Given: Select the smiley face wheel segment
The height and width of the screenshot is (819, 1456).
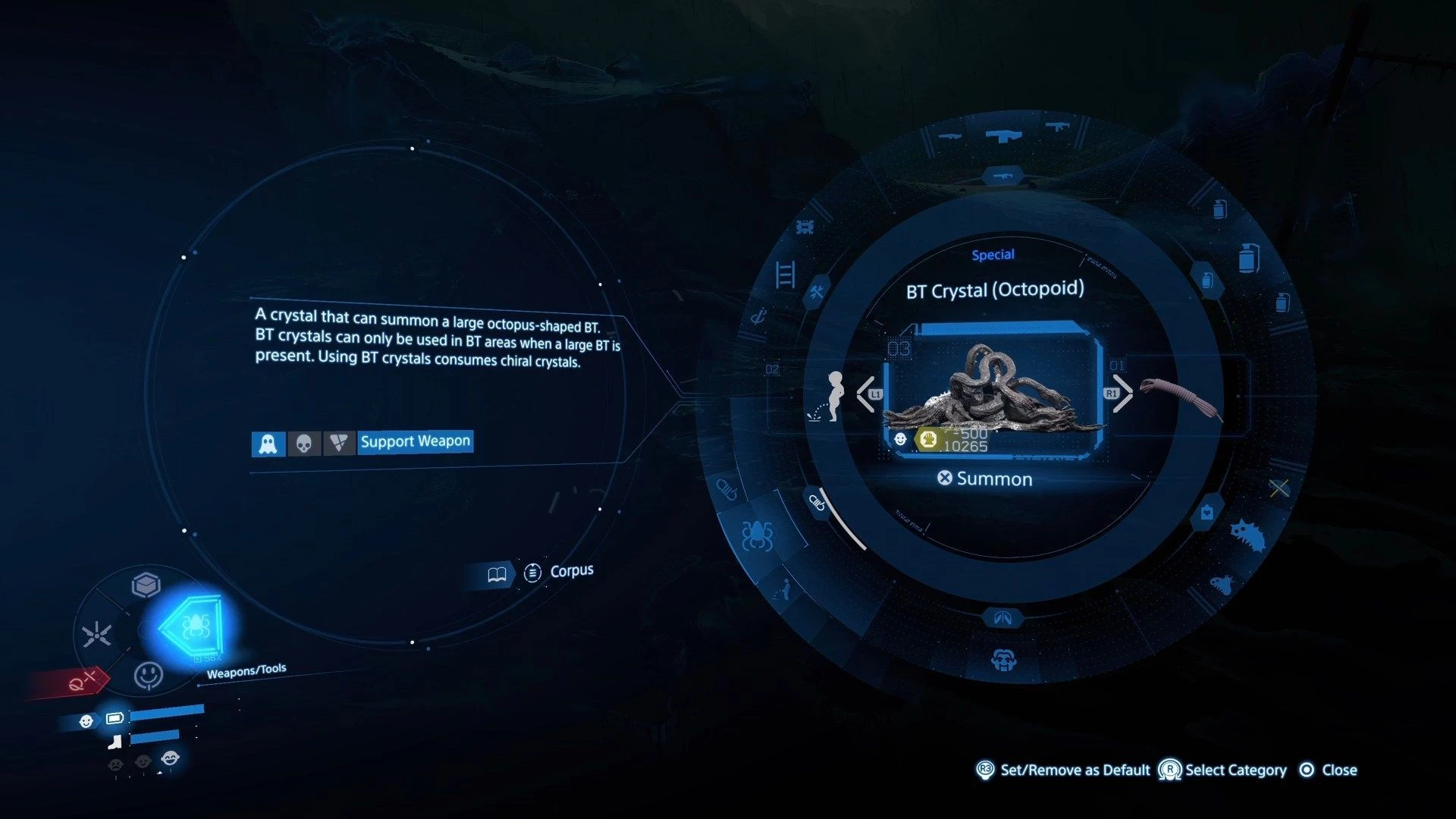Looking at the screenshot, I should (x=148, y=674).
